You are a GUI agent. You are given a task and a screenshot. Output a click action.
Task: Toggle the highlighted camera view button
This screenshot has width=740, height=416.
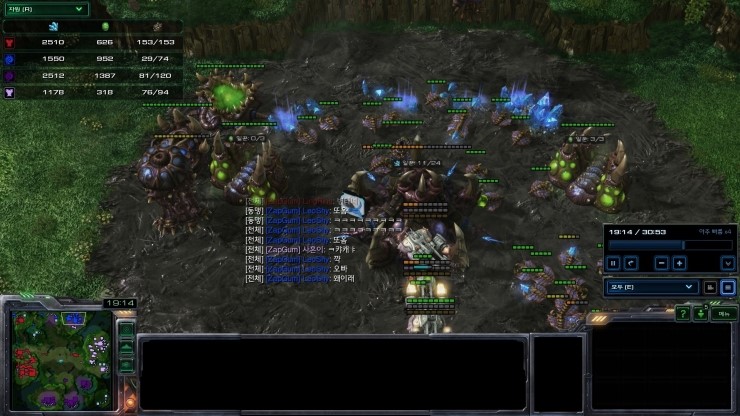coord(727,287)
